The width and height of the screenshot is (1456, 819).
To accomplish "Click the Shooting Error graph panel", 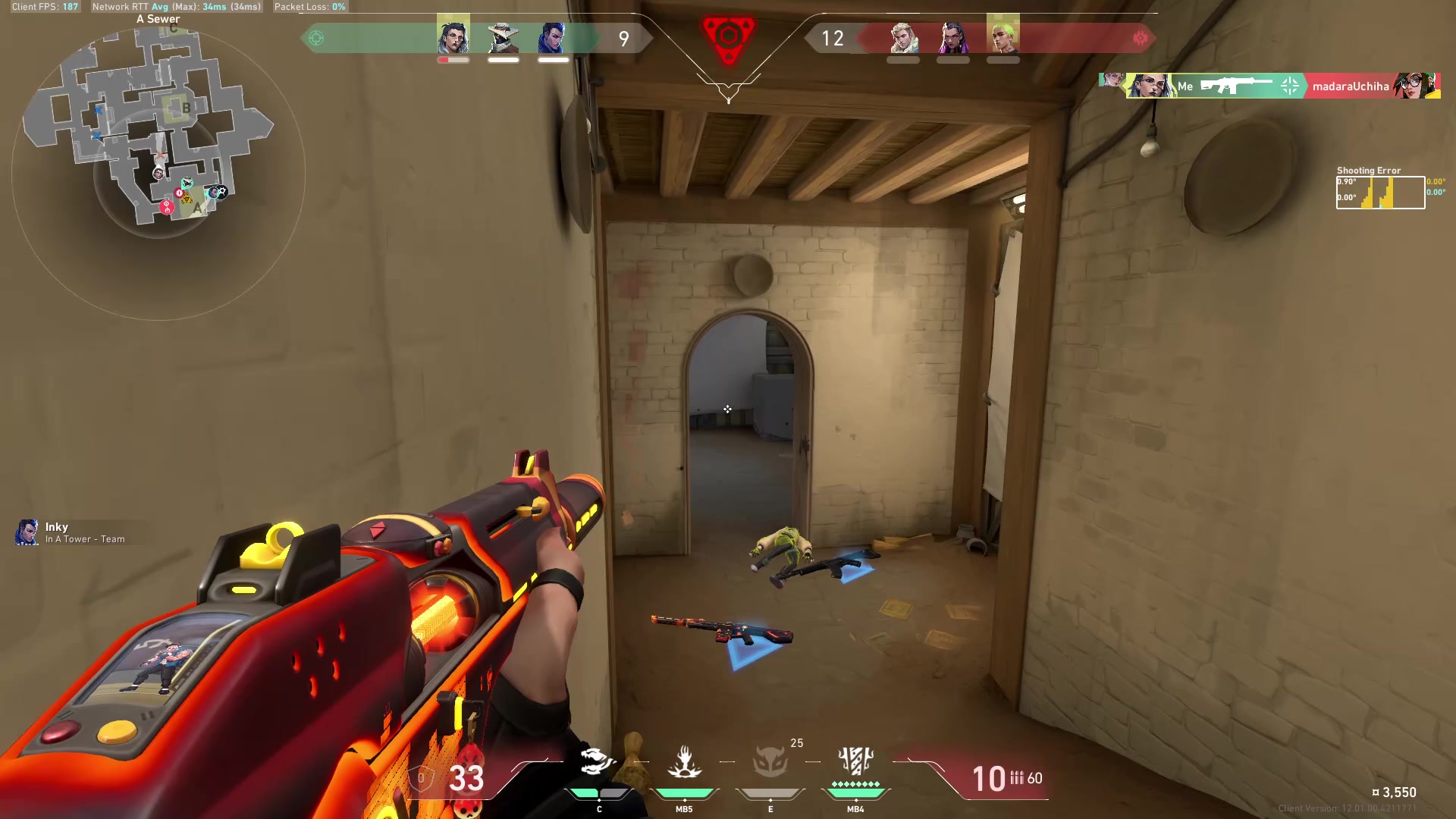I will tap(1380, 192).
